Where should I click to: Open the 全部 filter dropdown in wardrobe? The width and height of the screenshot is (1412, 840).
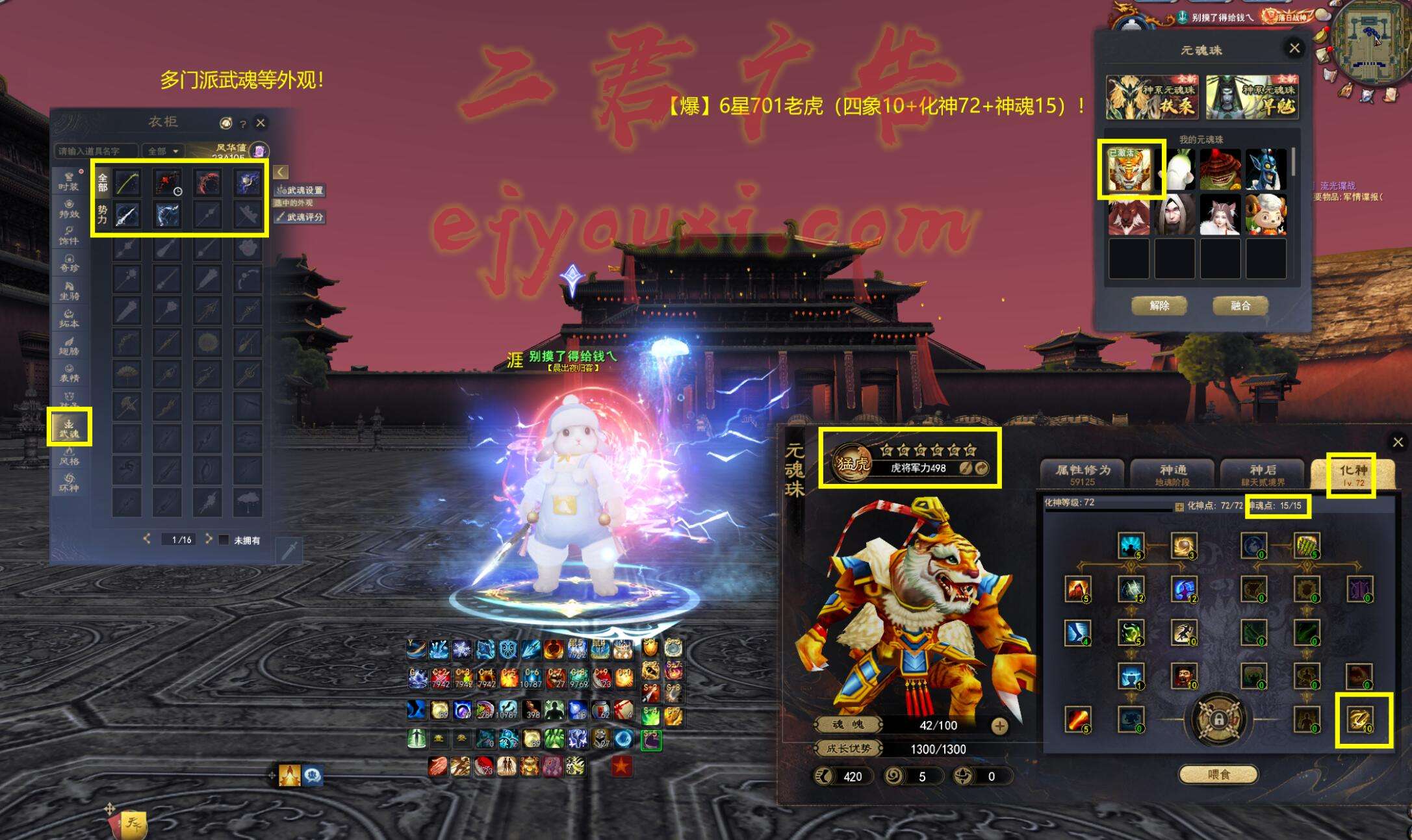163,151
